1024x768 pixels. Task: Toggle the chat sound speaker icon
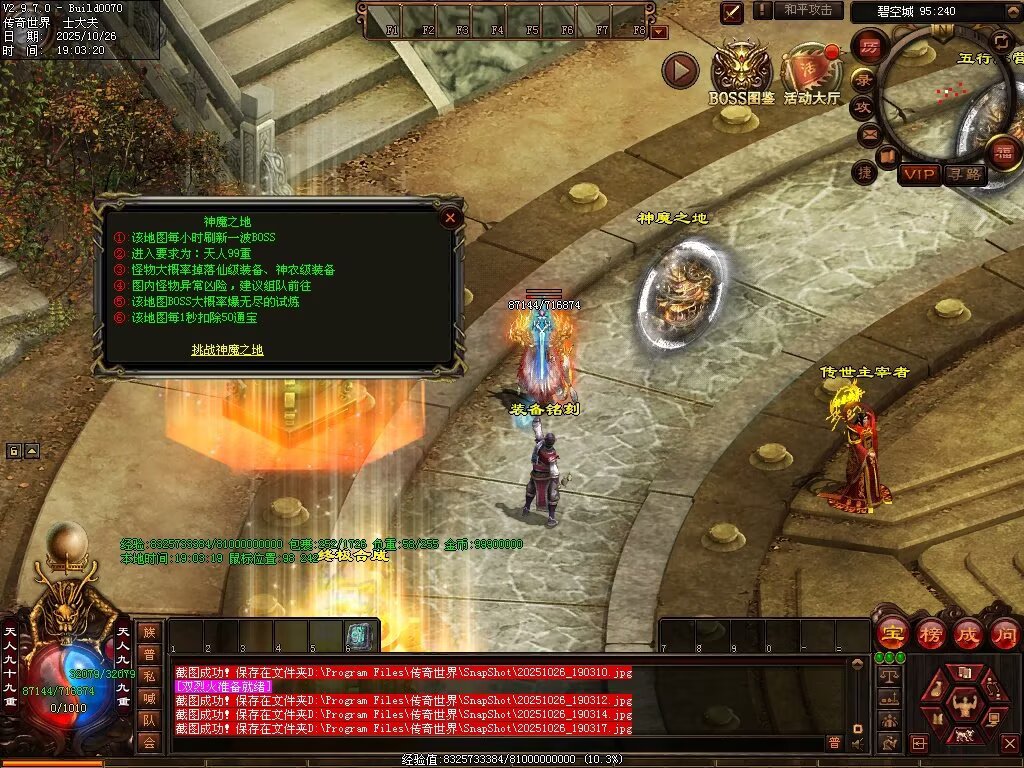click(858, 743)
